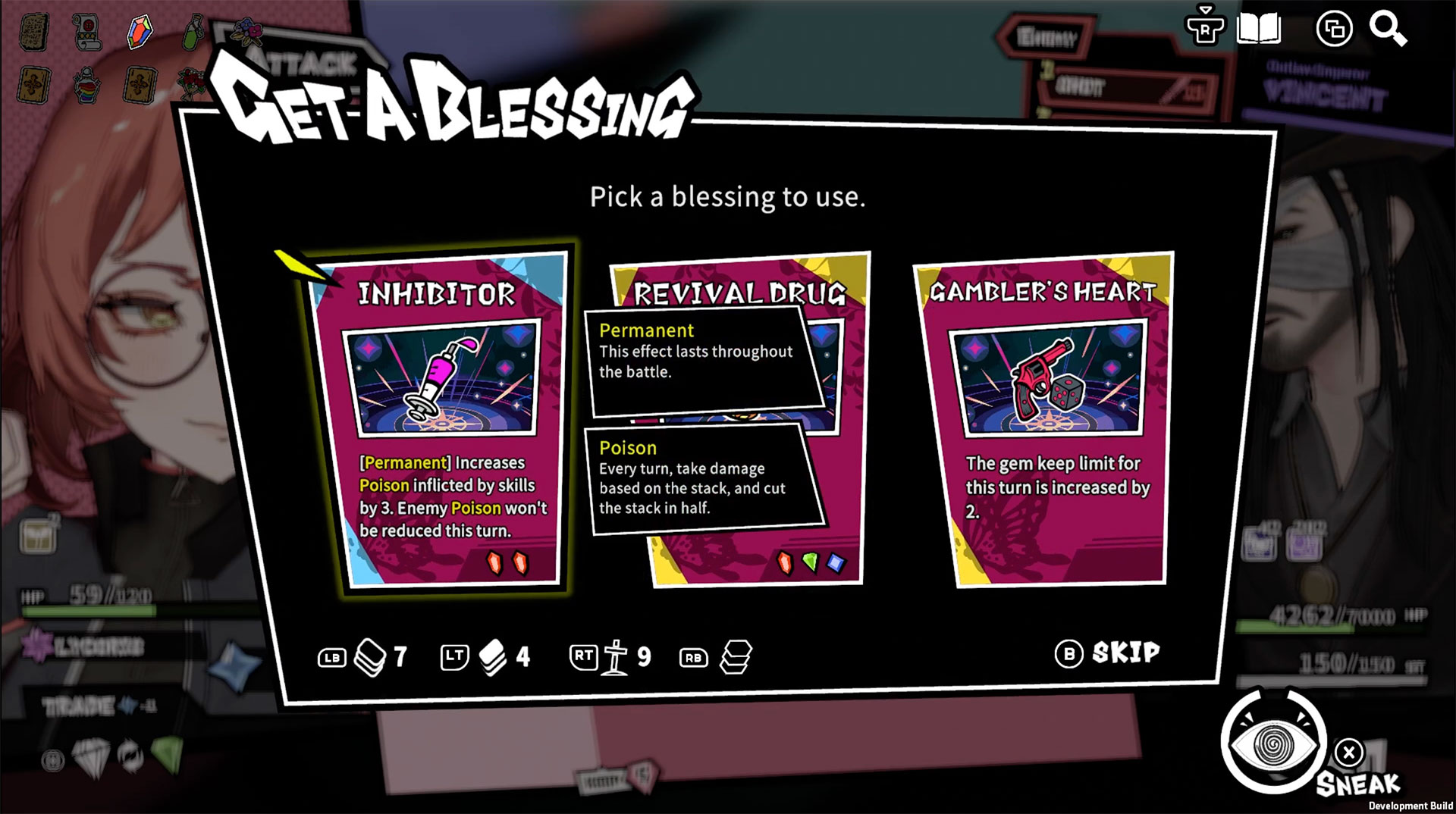Inspect the blue and purple flowers relic
The height and width of the screenshot is (814, 1456).
[244, 32]
